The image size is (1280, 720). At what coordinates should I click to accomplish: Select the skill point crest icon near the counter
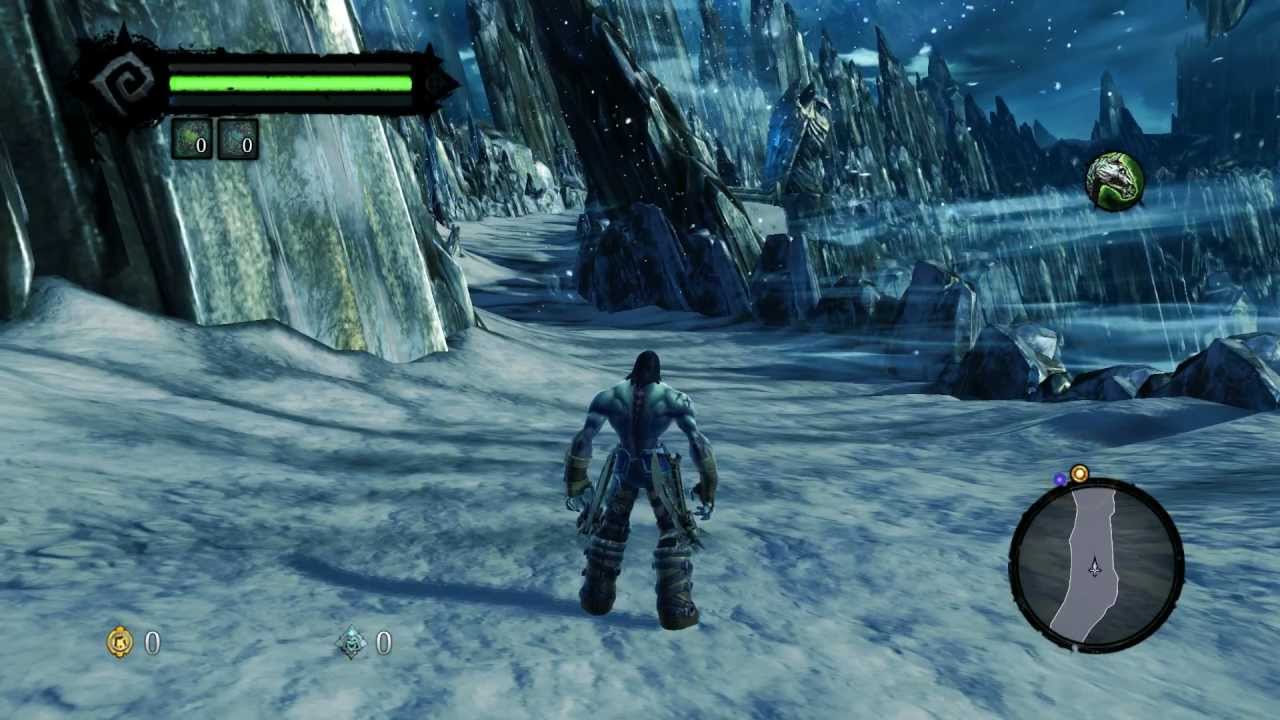348,644
